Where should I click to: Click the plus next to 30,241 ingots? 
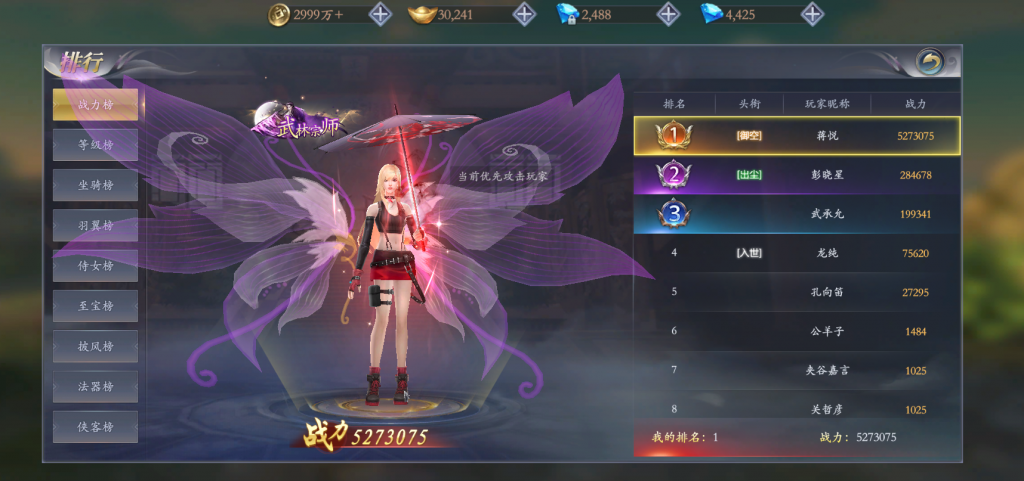pos(524,14)
